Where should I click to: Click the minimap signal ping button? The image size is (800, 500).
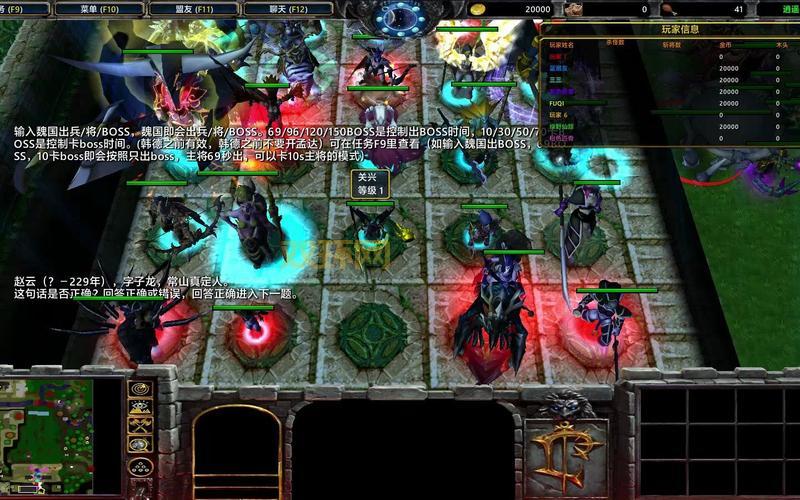[x=140, y=388]
